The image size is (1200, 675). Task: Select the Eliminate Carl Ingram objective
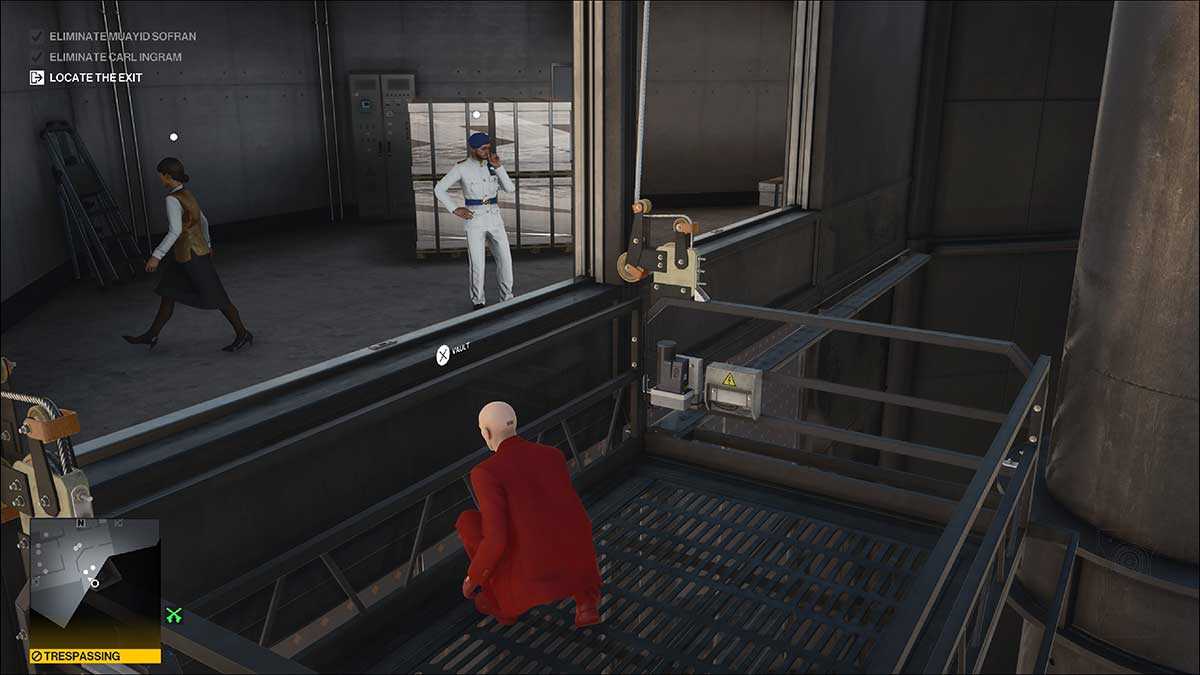114,57
